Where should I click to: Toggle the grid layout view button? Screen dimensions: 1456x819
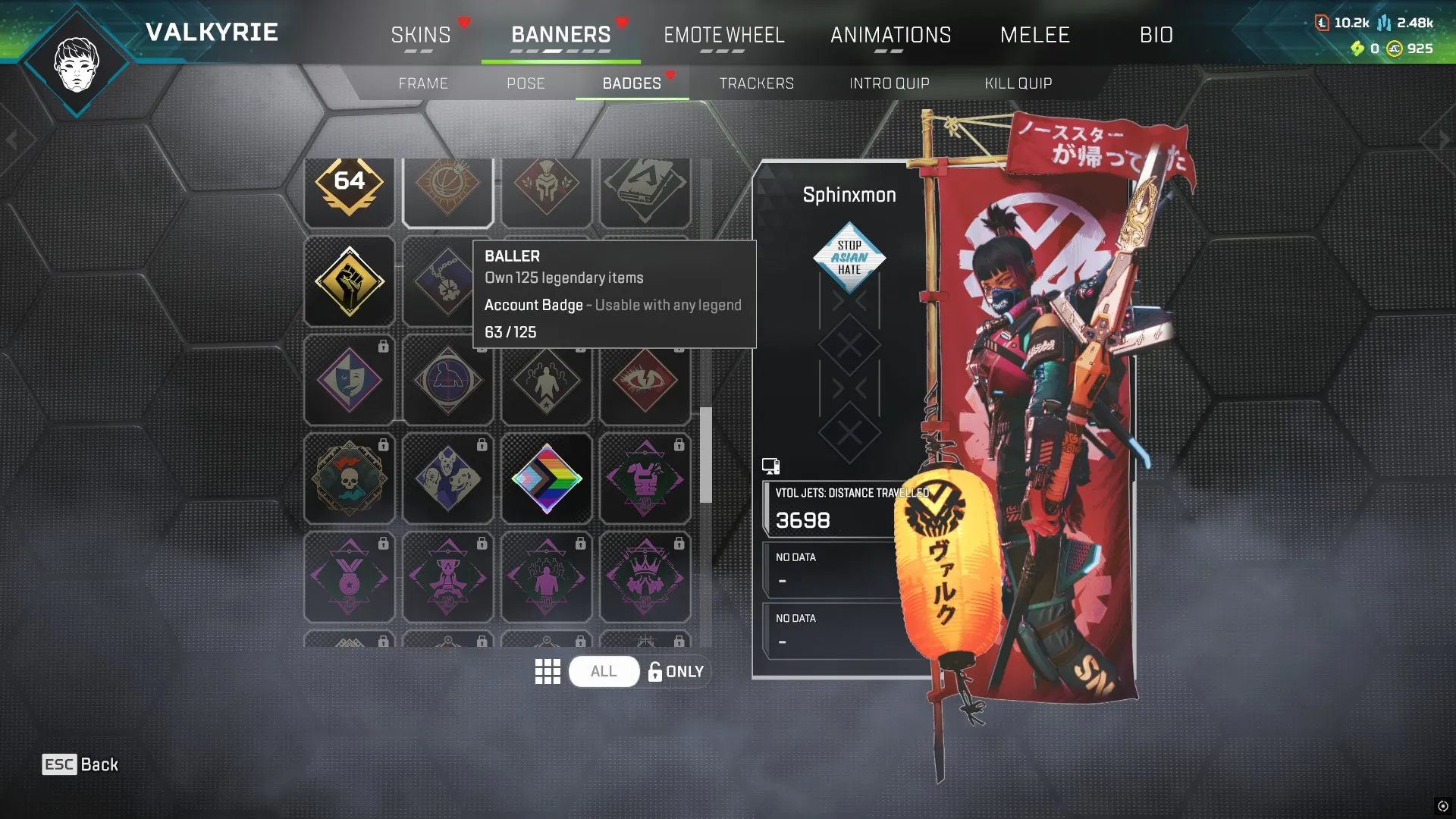[x=548, y=671]
